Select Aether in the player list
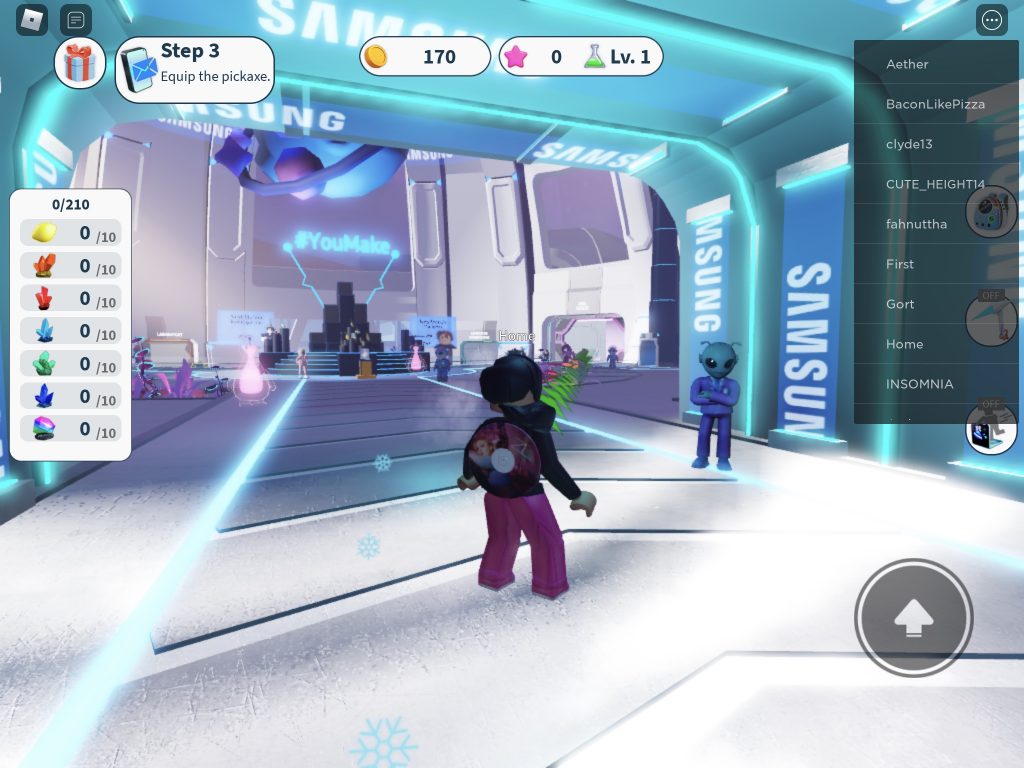 (x=907, y=64)
